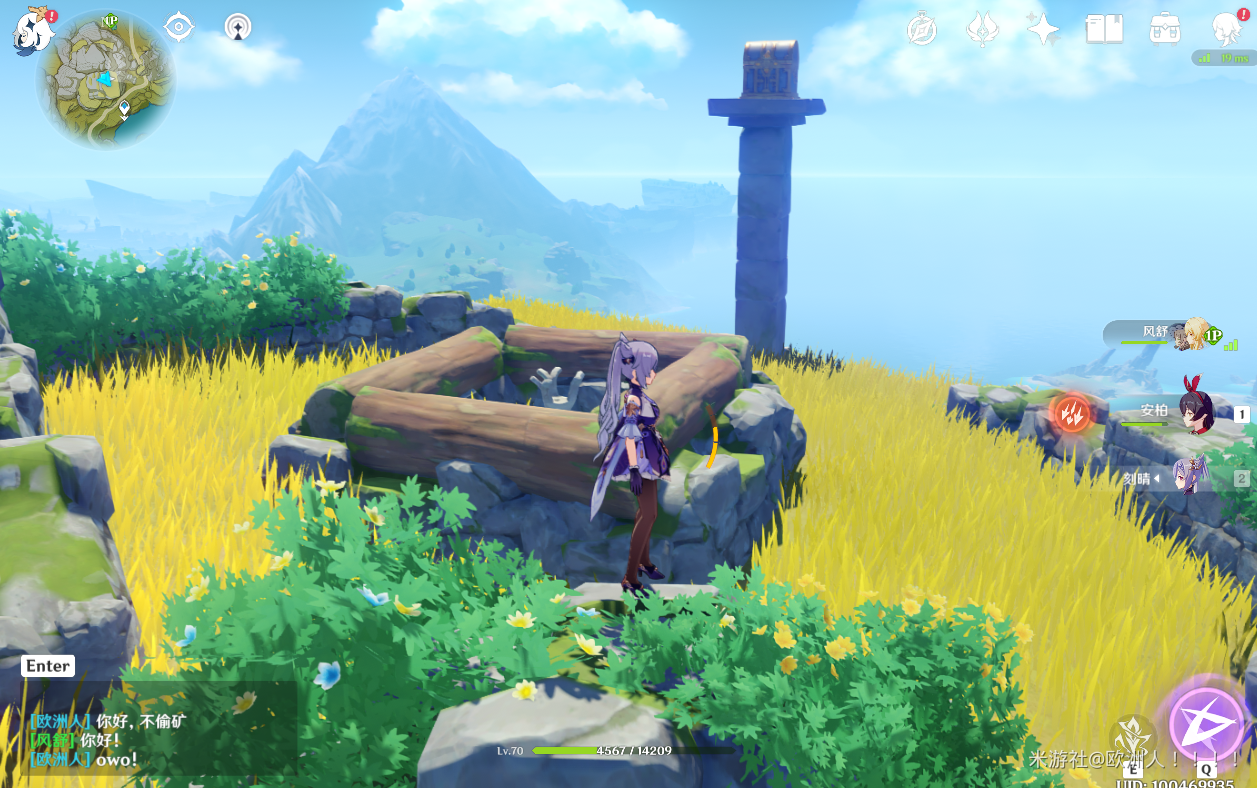Click the round beacon icon beside the minimap
The width and height of the screenshot is (1257, 788).
tap(238, 27)
